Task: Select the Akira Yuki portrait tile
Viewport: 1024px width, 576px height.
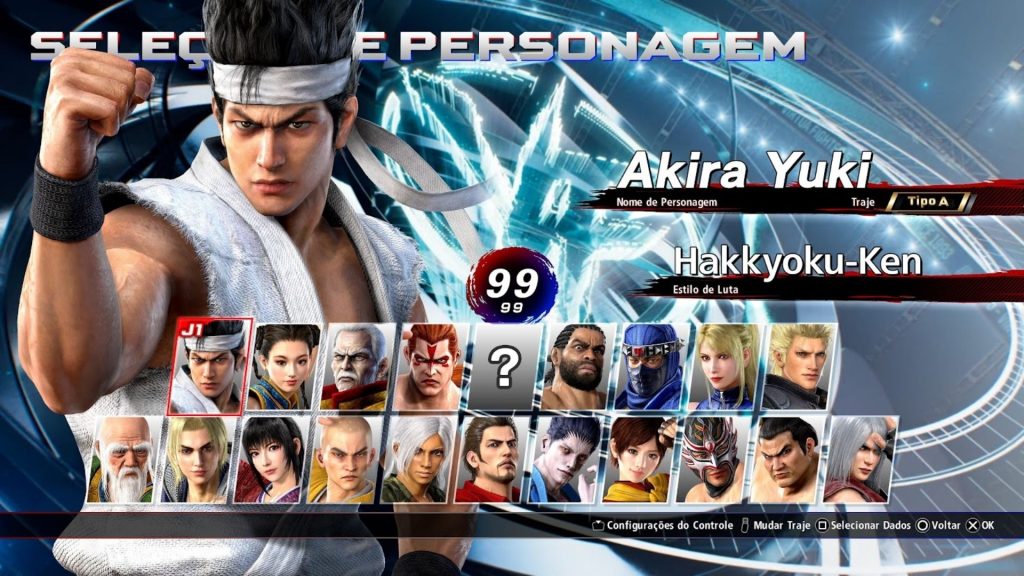Action: tap(211, 366)
